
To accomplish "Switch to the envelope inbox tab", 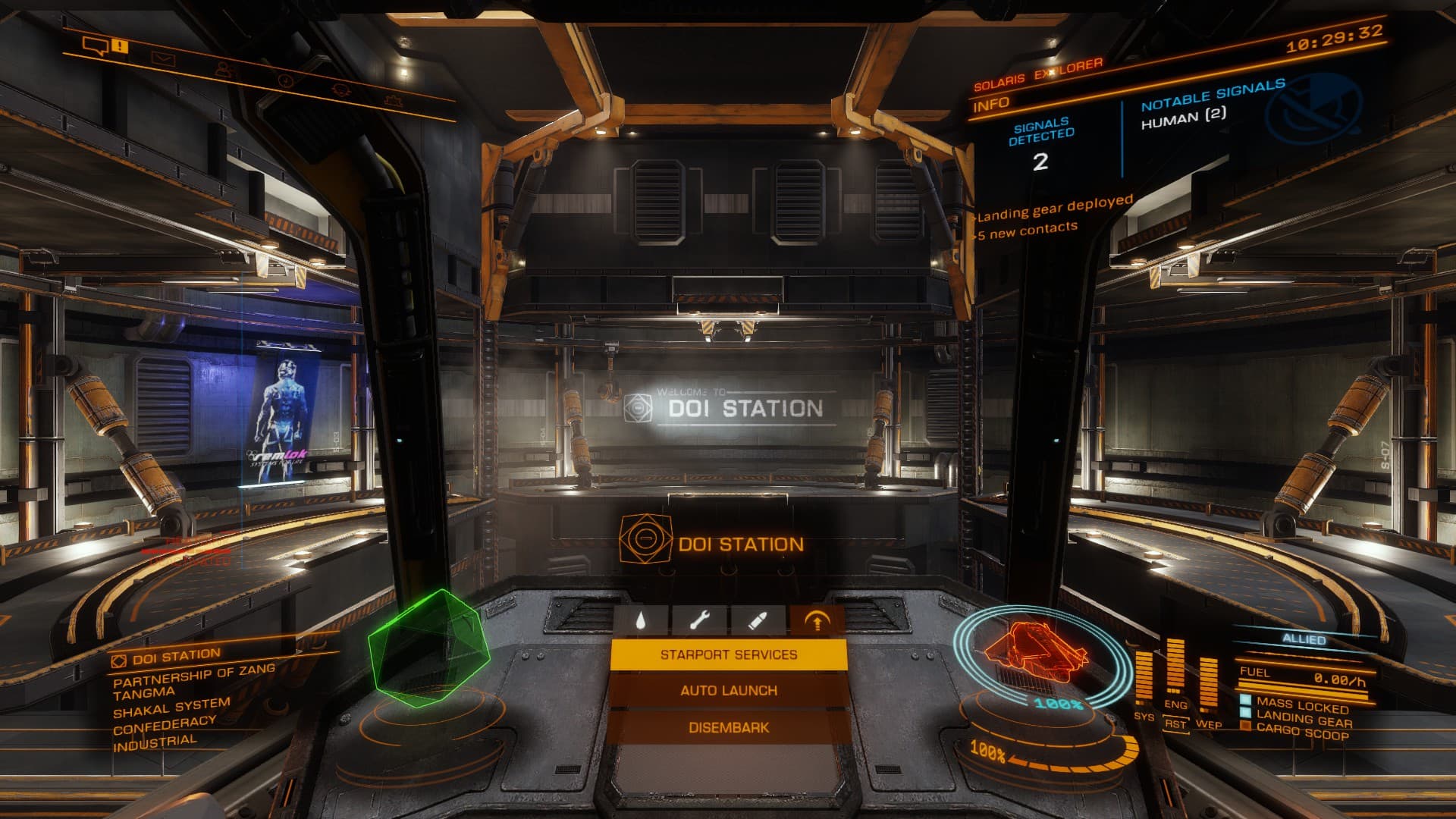I will coord(162,58).
